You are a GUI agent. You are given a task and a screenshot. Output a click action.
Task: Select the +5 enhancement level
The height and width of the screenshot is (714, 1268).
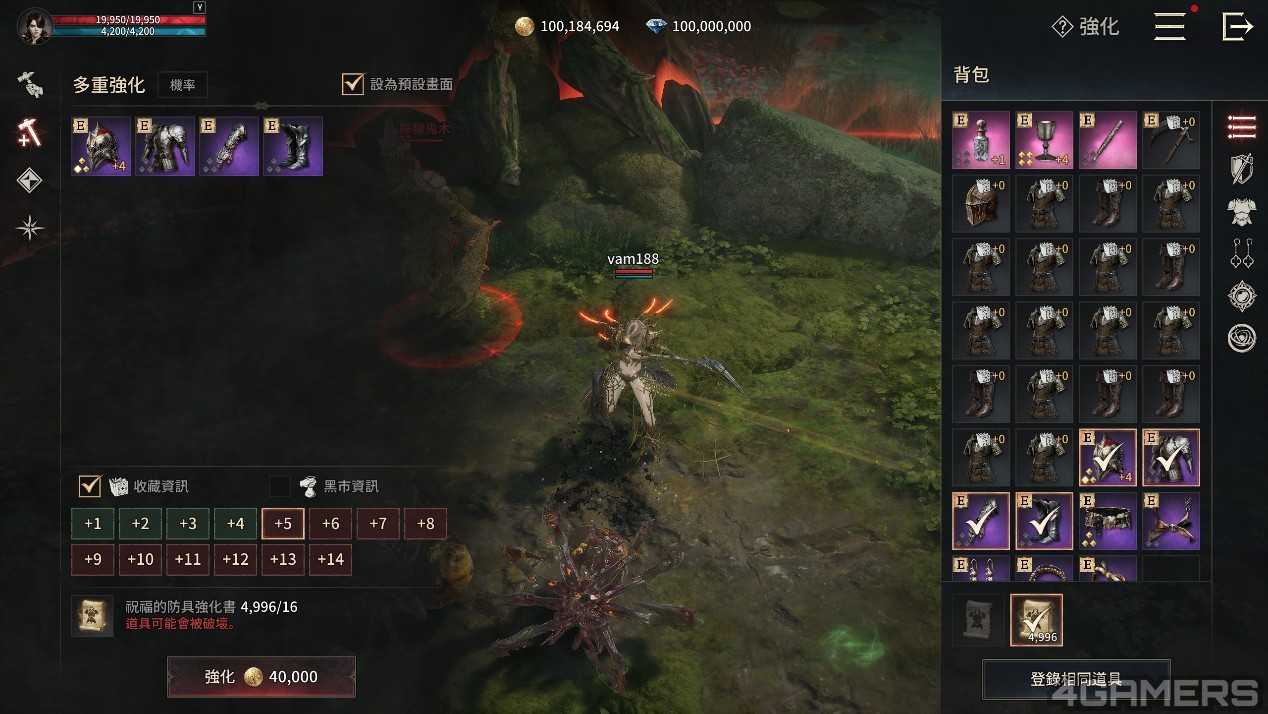pyautogui.click(x=283, y=523)
